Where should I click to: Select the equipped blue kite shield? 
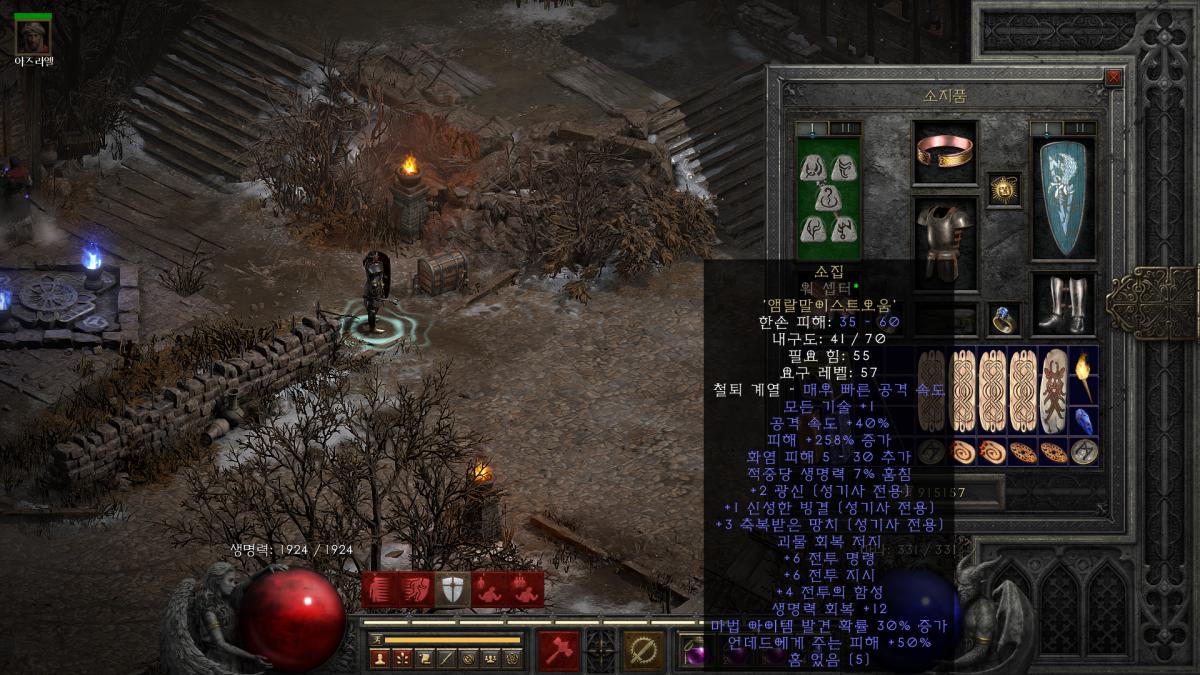point(1063,198)
